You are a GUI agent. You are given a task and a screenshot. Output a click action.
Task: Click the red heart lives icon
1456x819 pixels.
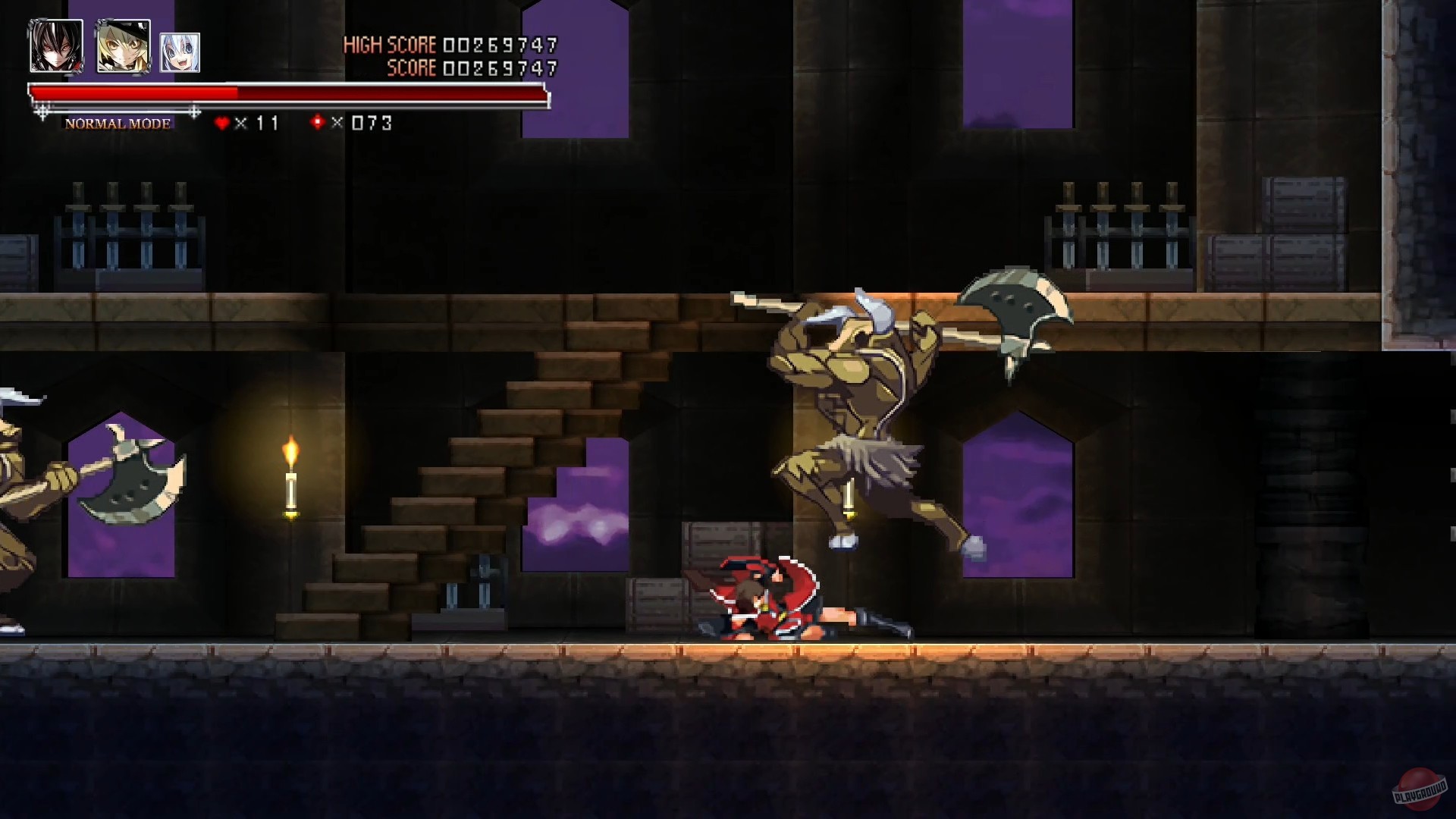tap(223, 121)
